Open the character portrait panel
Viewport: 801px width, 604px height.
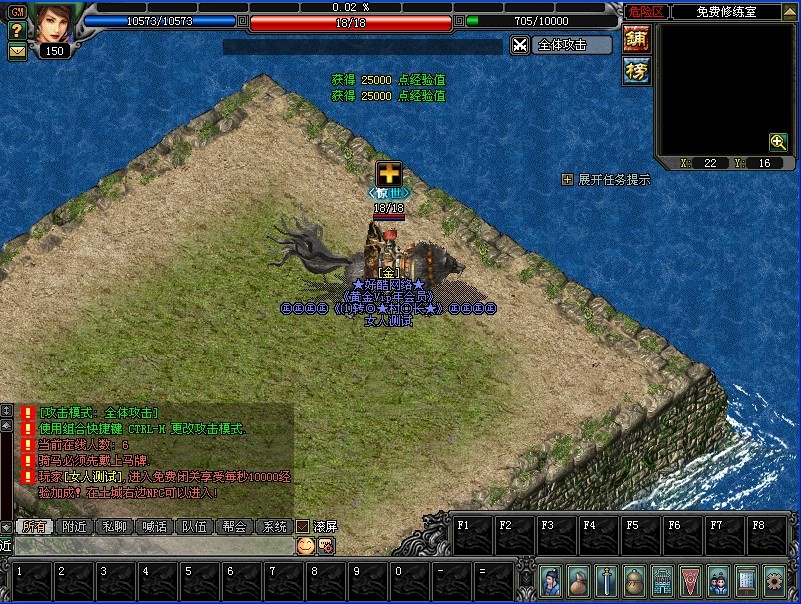pos(56,22)
